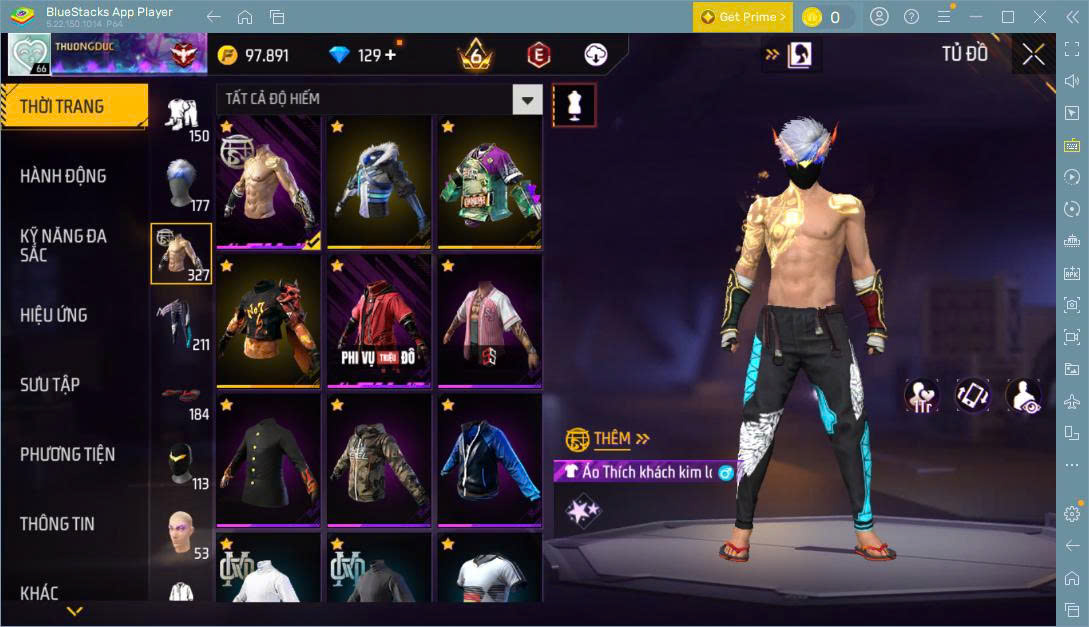Close the TỦ ĐỒ wardrobe screen
The height and width of the screenshot is (627, 1089).
1033,55
